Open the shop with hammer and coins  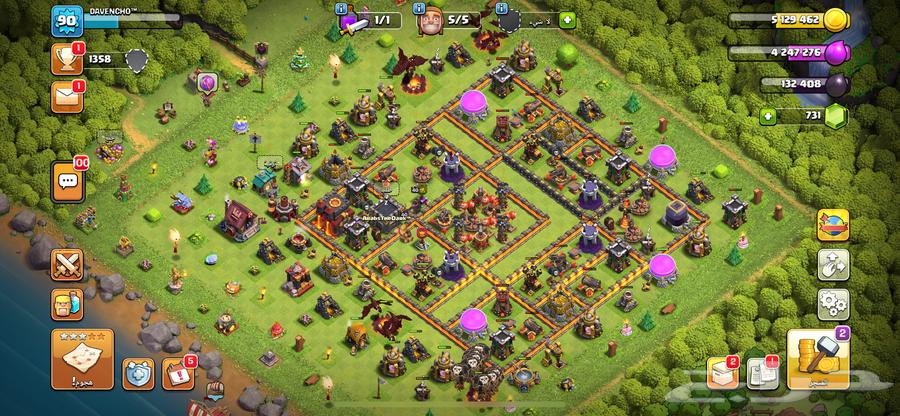click(x=817, y=360)
